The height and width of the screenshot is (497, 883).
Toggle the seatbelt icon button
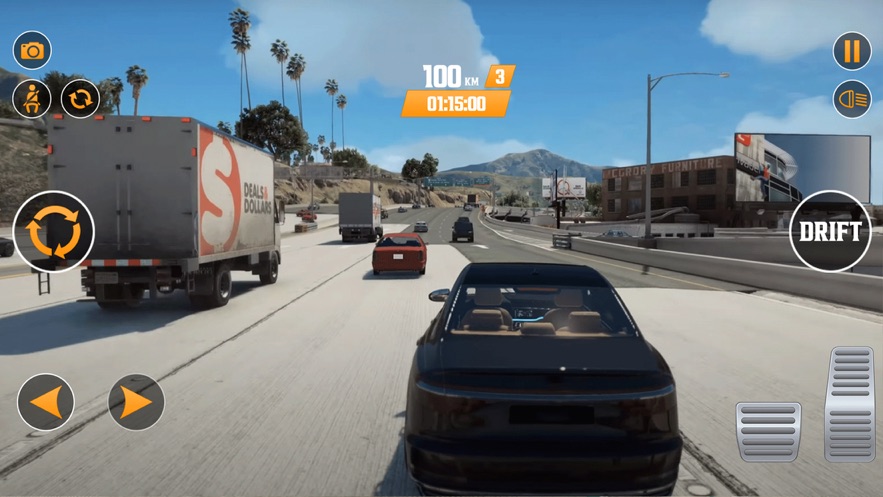click(x=32, y=99)
